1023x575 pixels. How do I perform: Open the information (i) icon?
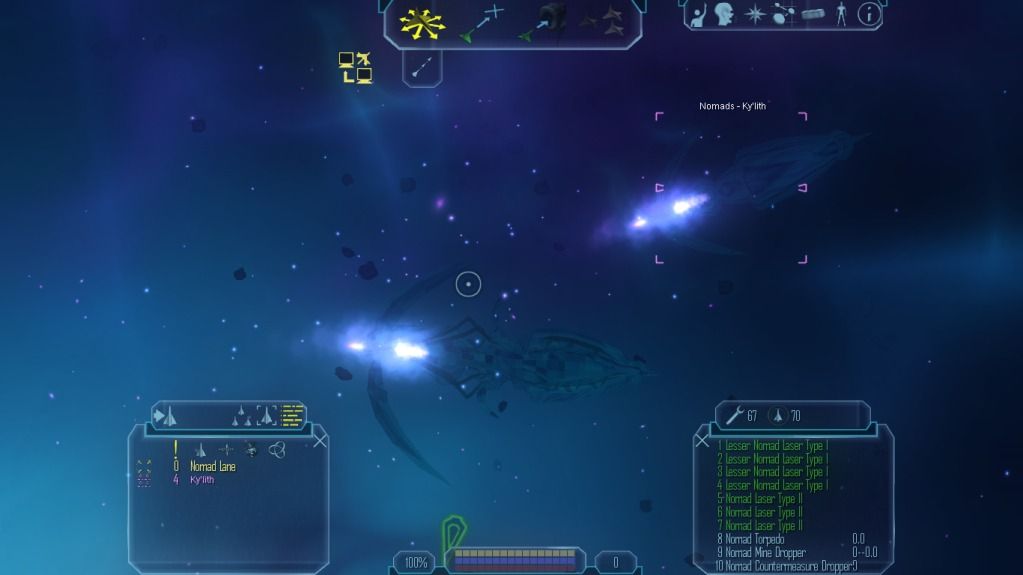pyautogui.click(x=869, y=15)
